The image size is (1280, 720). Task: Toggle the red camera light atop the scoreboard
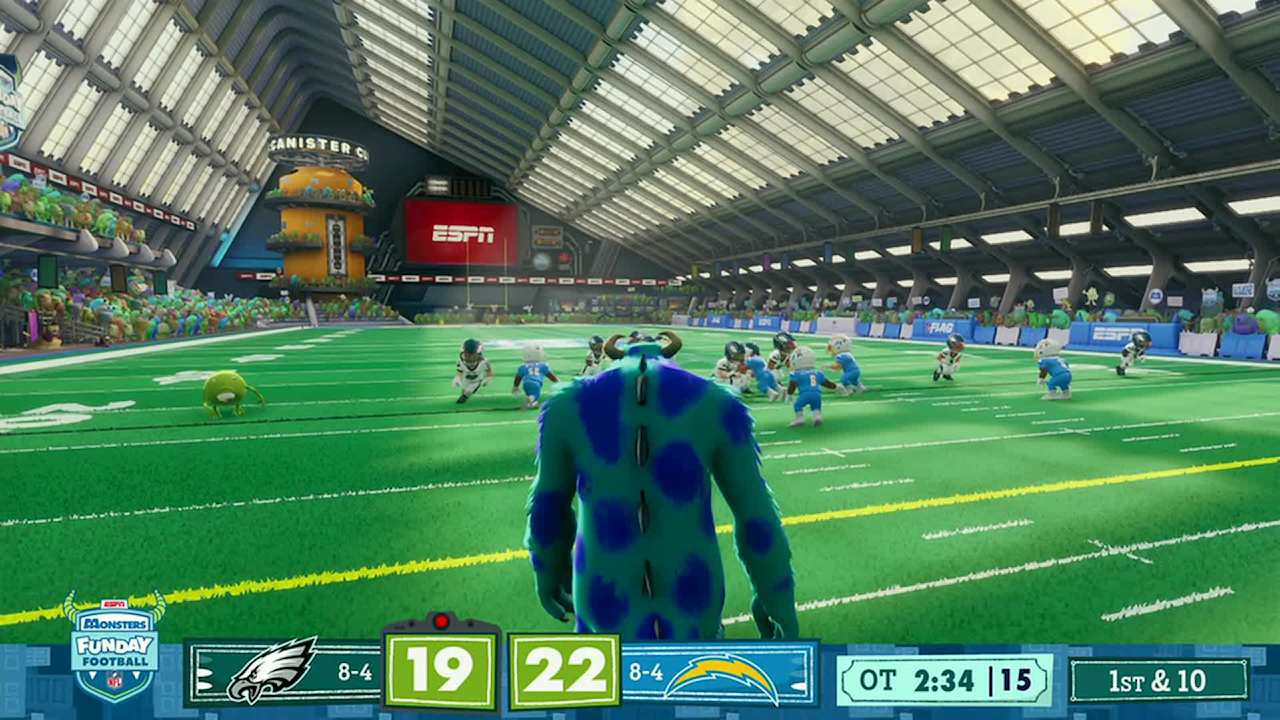click(440, 619)
